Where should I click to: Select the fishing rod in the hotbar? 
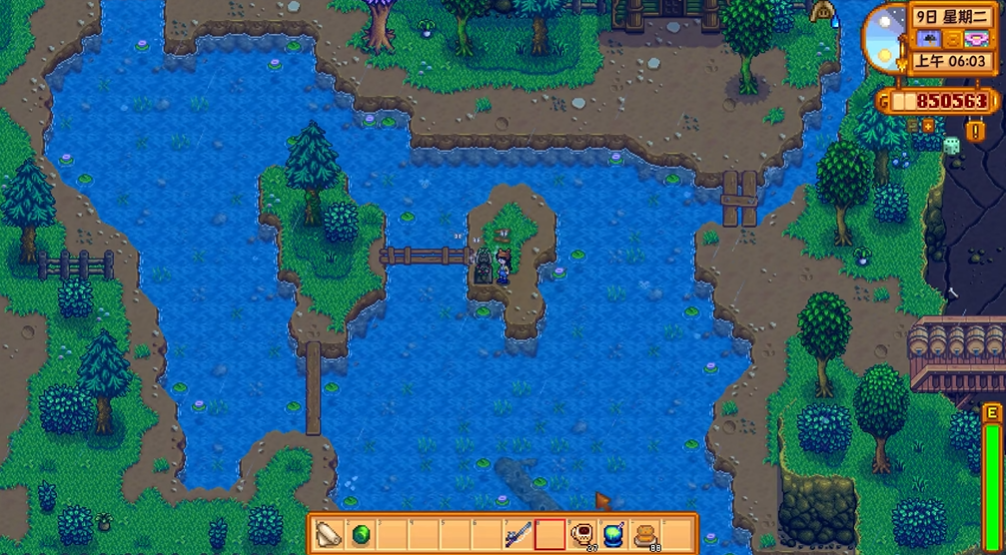[518, 534]
